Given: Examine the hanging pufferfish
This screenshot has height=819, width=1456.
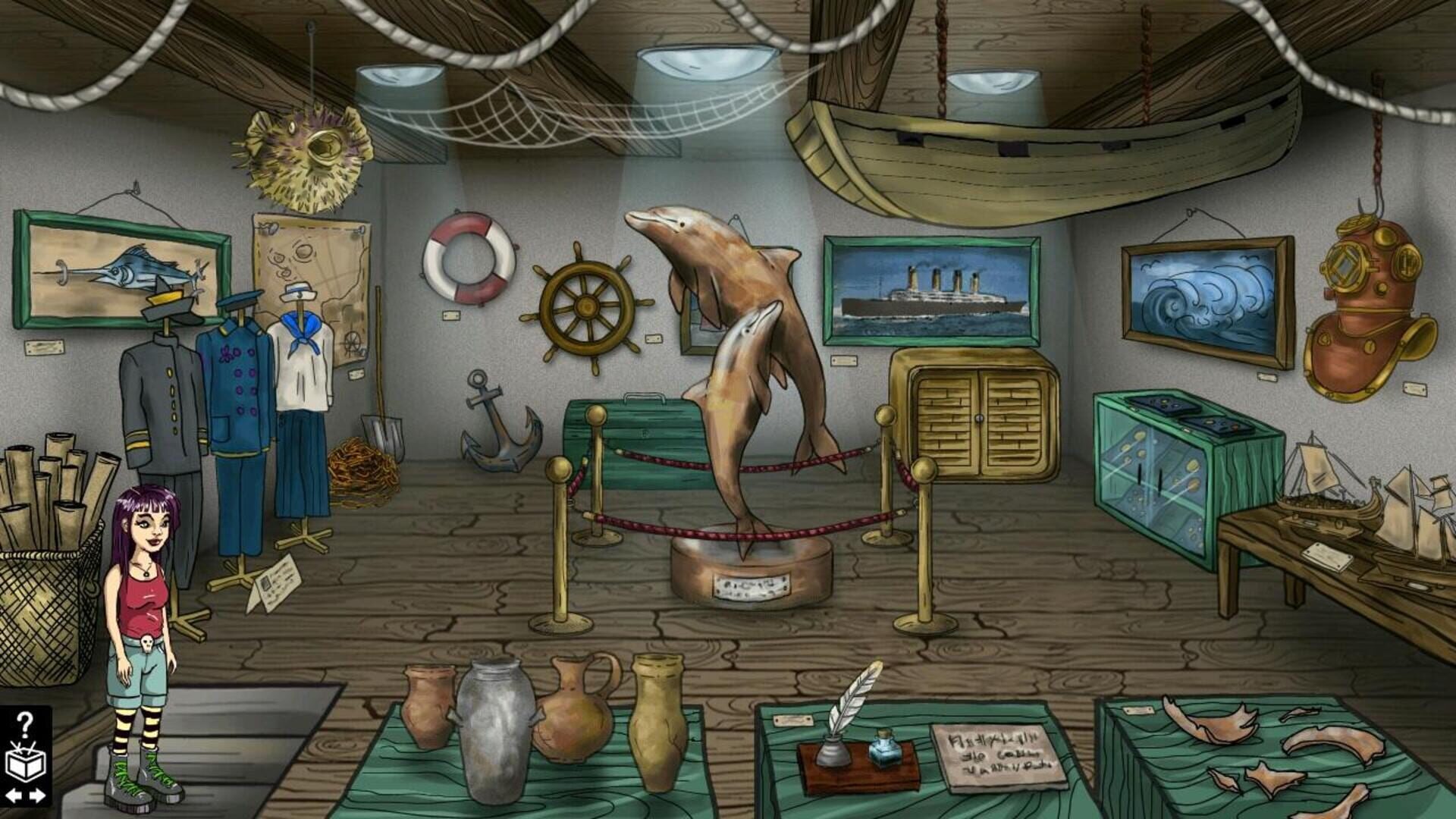Looking at the screenshot, I should tap(303, 152).
